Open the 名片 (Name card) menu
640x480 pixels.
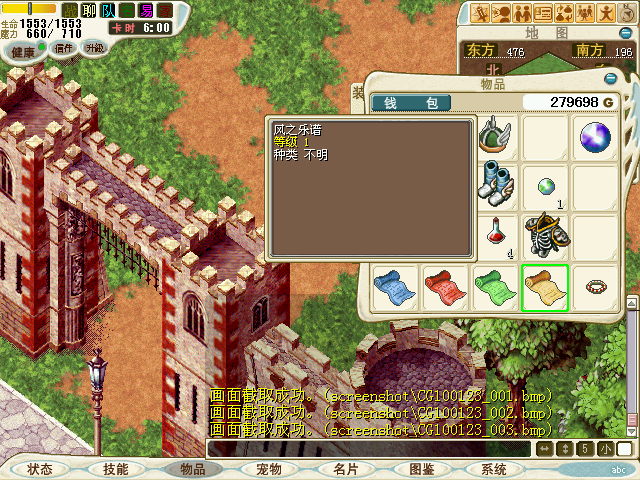(x=345, y=469)
